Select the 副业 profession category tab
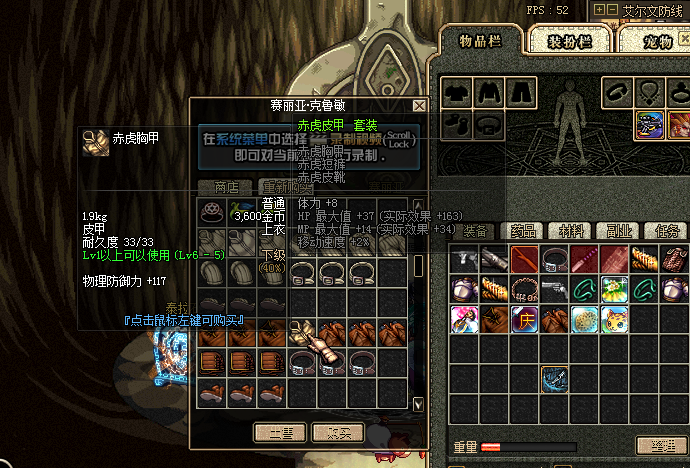 tap(623, 231)
